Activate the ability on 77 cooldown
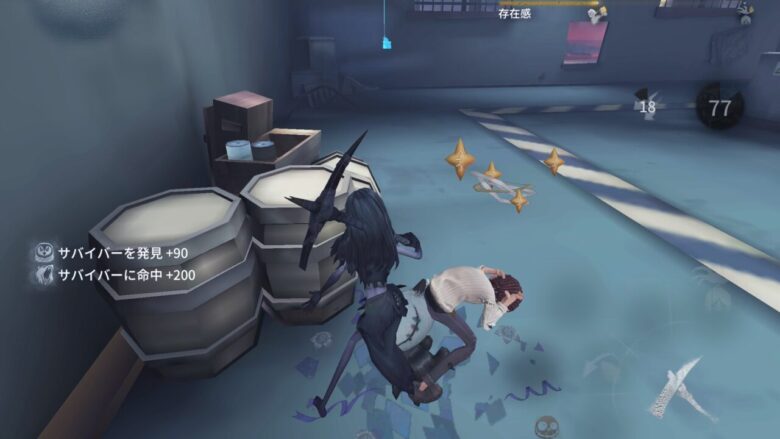This screenshot has width=780, height=439. pyautogui.click(x=718, y=109)
